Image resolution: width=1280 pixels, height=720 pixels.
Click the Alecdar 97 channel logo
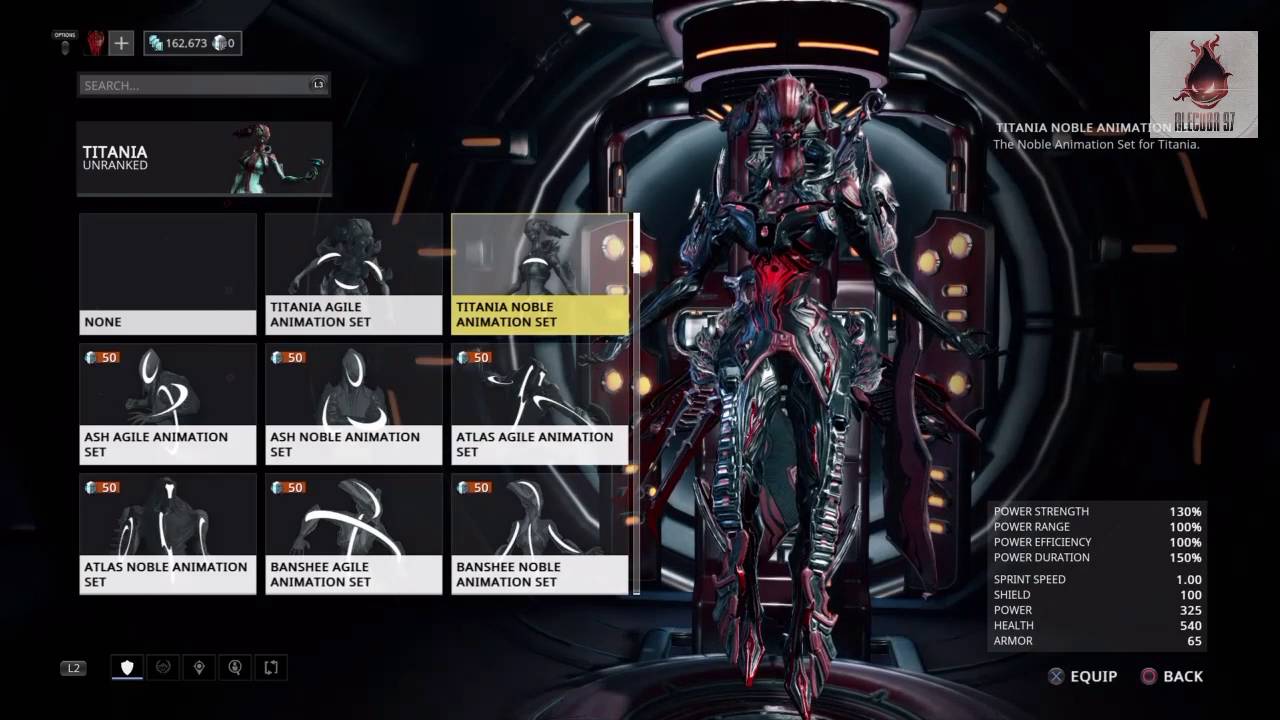coord(1203,84)
